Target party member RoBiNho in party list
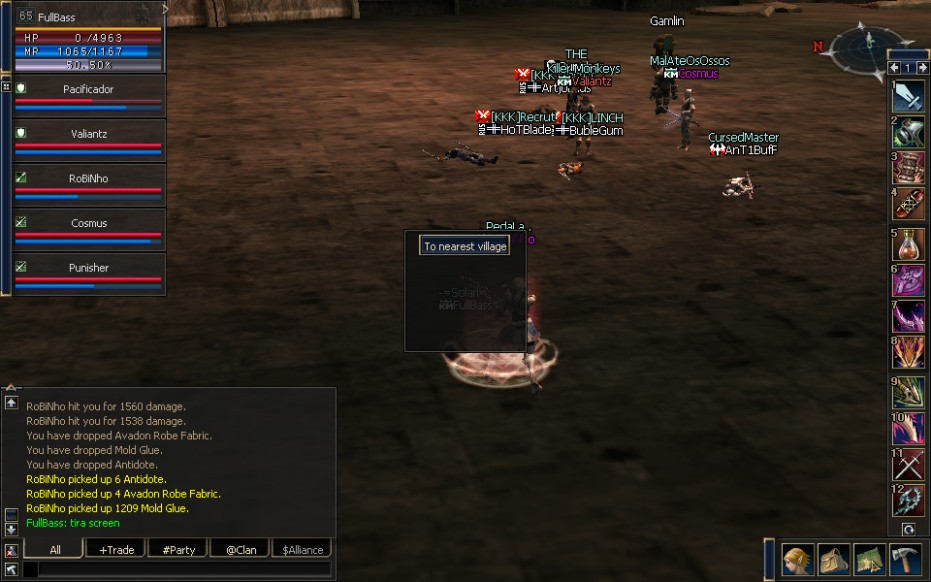The width and height of the screenshot is (931, 582). click(x=88, y=179)
